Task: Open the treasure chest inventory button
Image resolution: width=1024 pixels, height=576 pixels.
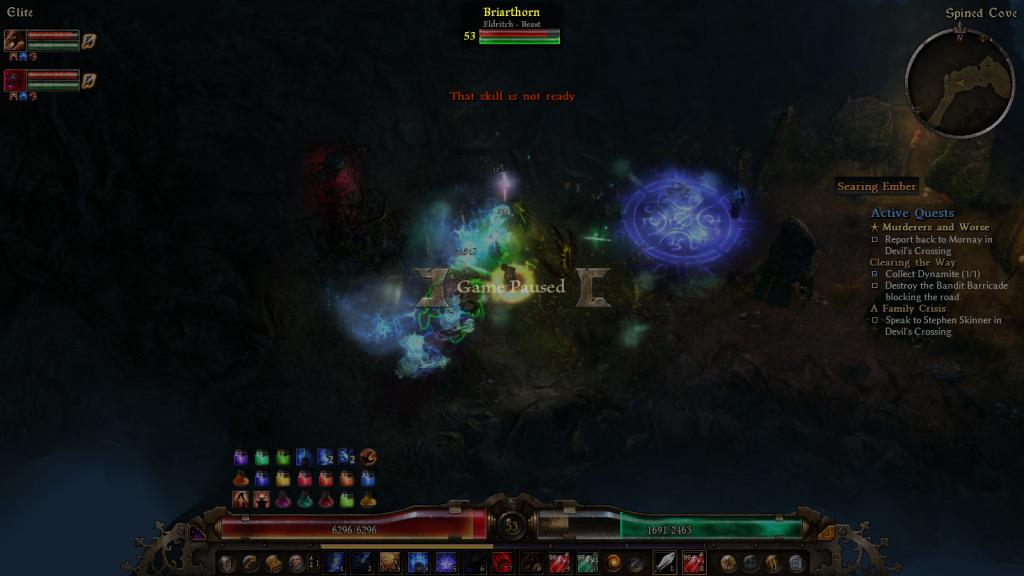Action: pyautogui.click(x=272, y=563)
